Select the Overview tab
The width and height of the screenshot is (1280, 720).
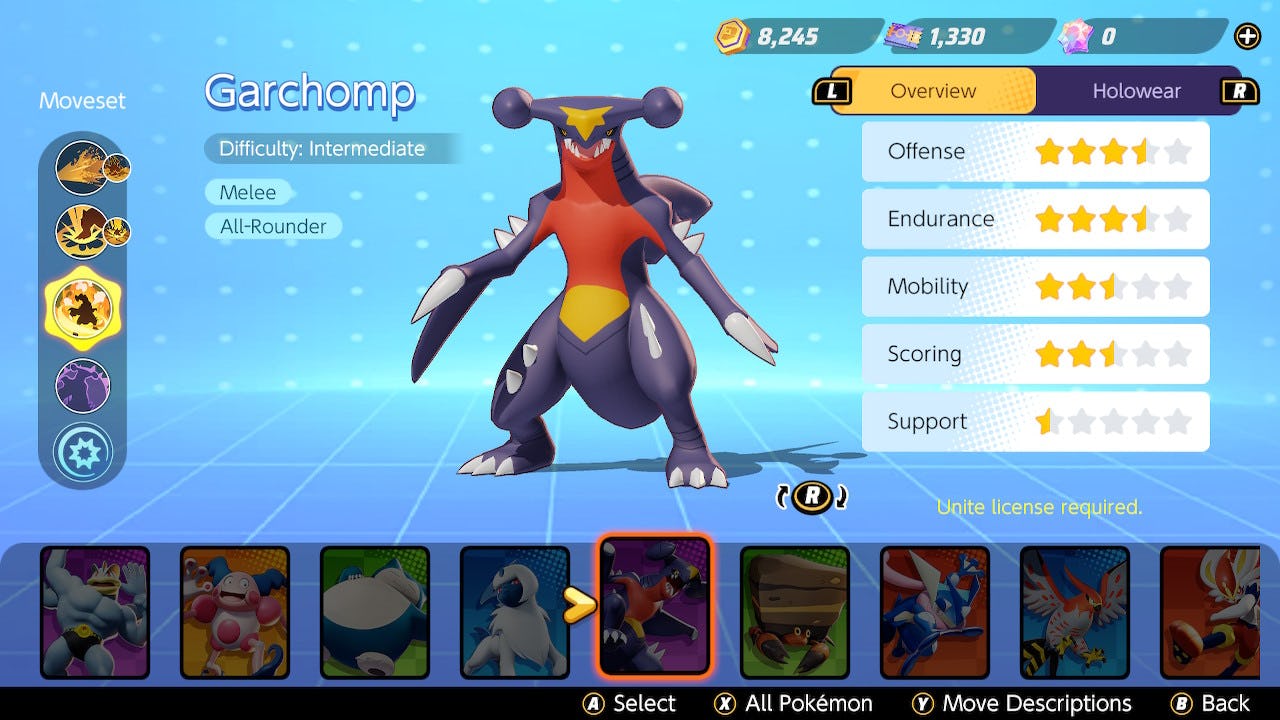pyautogui.click(x=933, y=91)
